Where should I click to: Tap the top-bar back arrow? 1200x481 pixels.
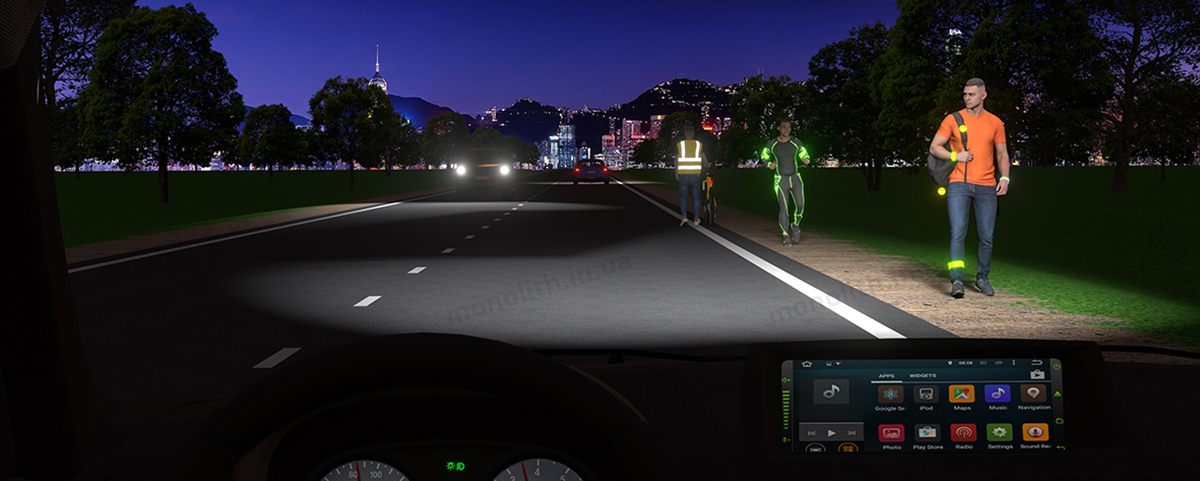tap(1037, 363)
